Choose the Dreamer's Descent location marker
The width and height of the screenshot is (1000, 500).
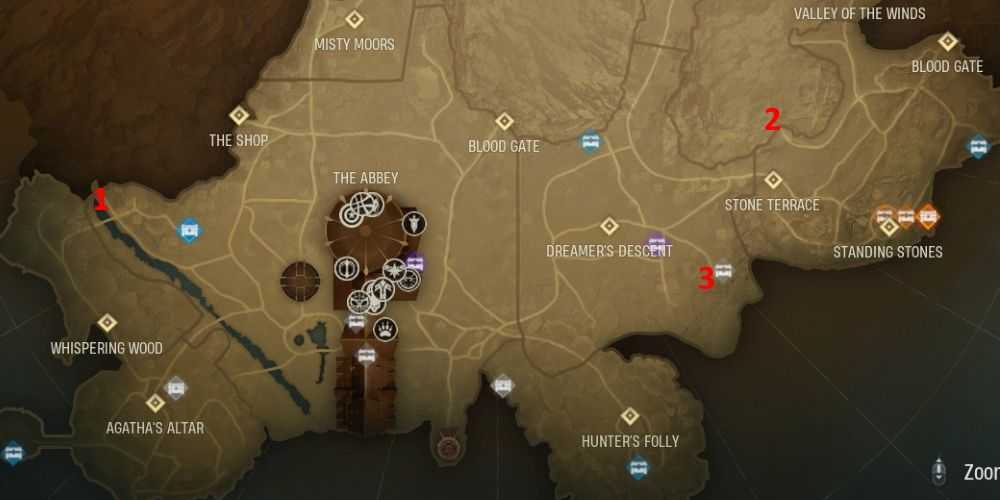pyautogui.click(x=609, y=226)
